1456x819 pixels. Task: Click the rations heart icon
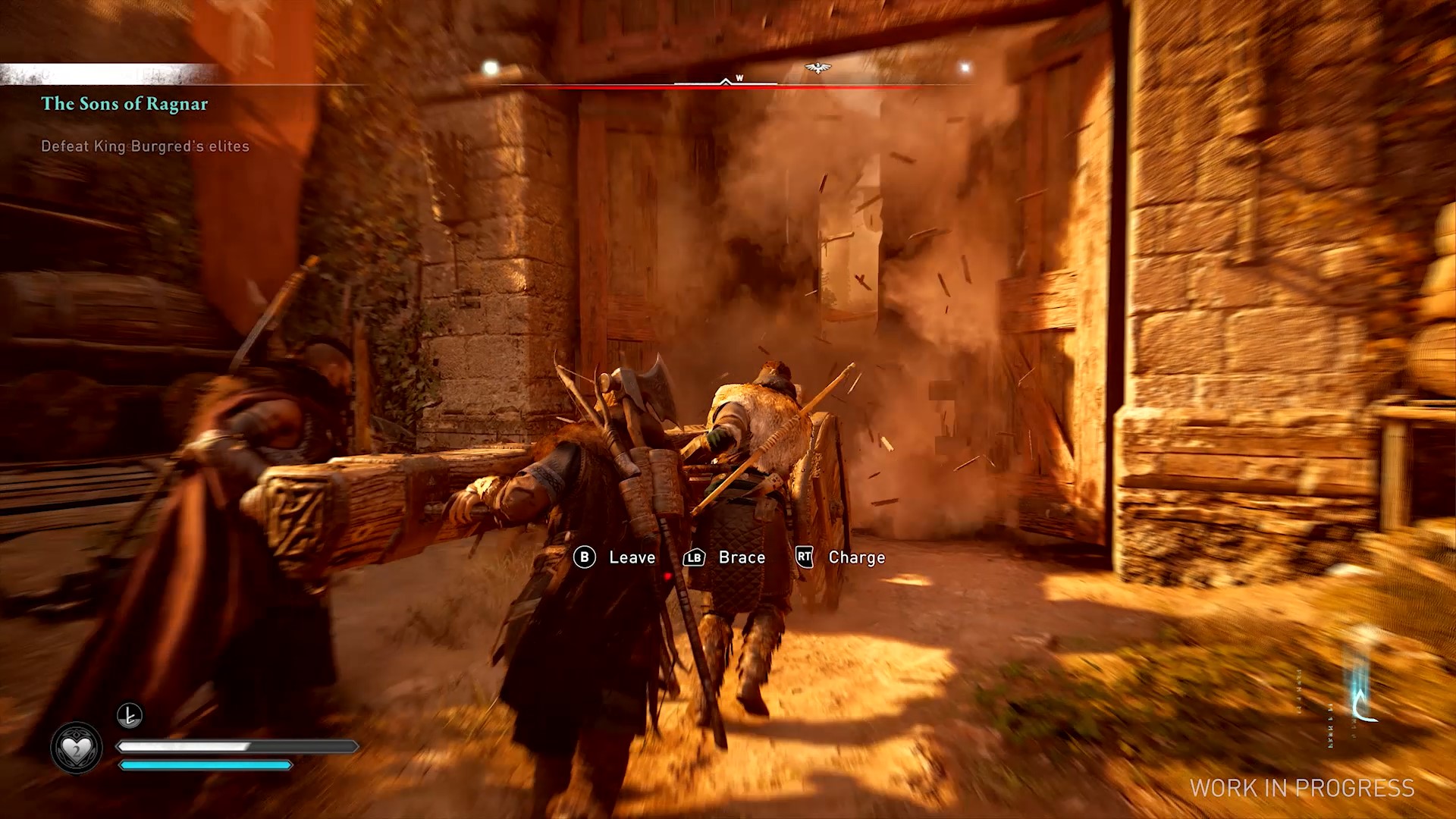76,748
